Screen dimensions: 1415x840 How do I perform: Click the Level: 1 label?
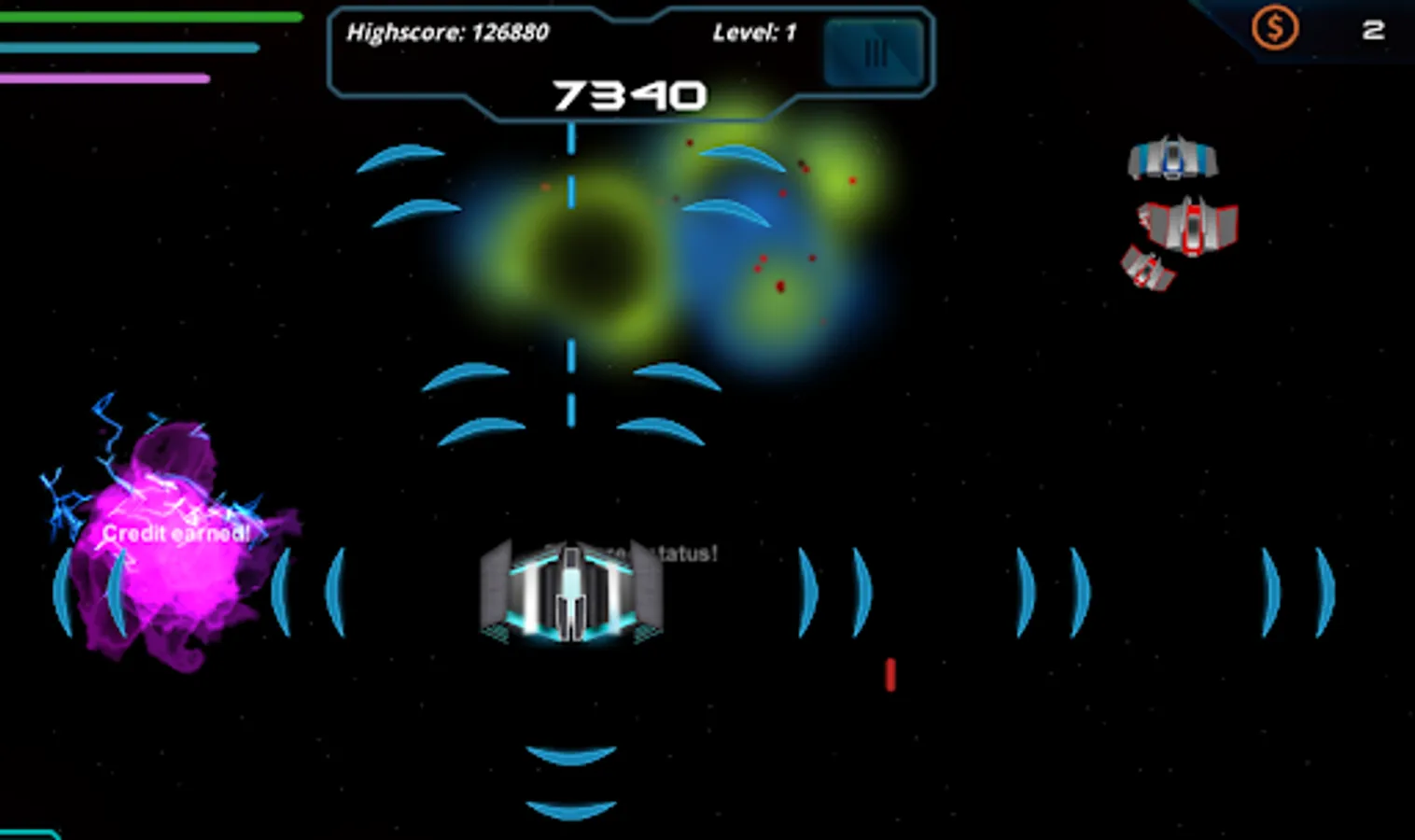(x=752, y=31)
